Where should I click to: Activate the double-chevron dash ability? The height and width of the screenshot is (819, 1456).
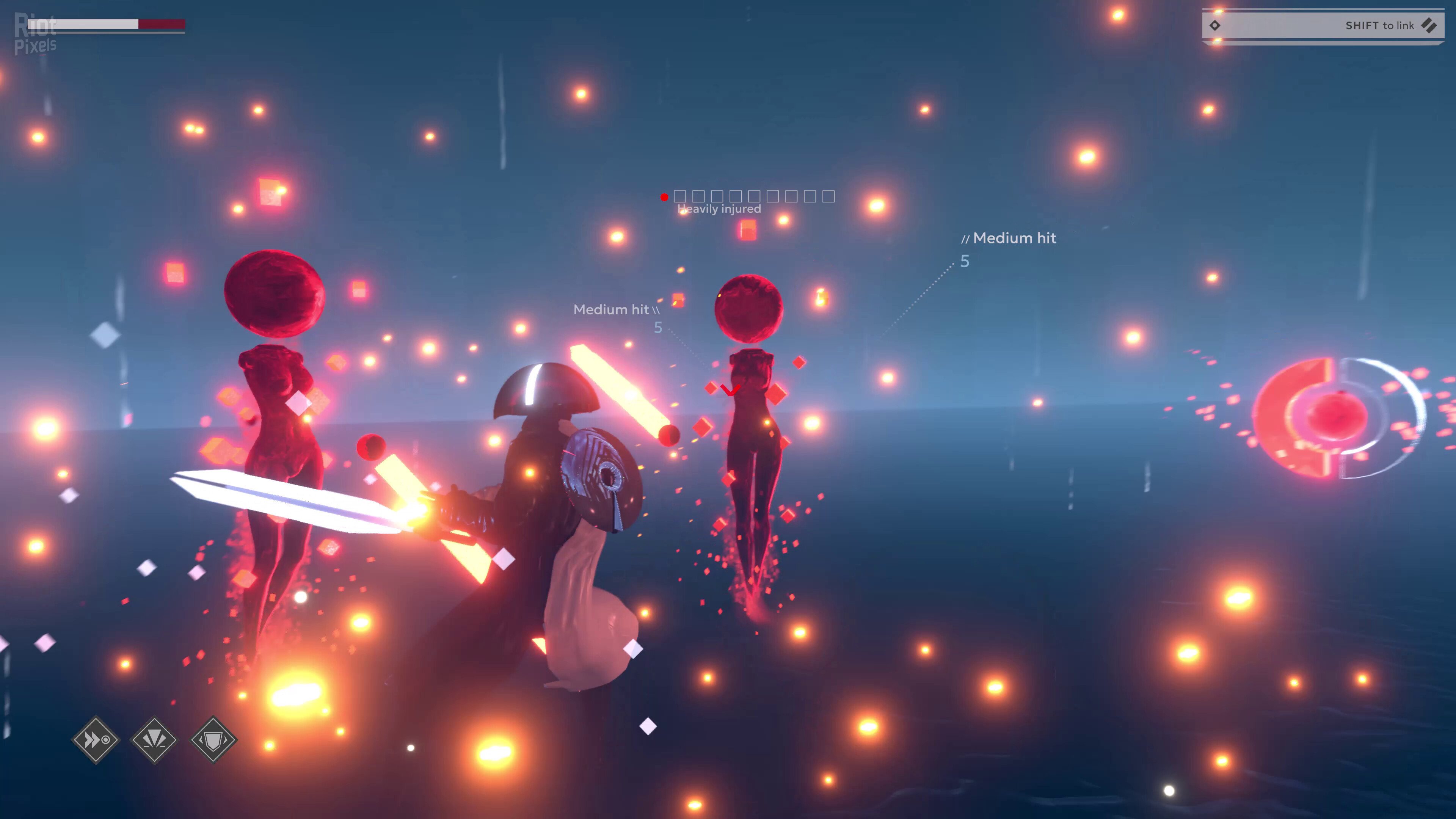pyautogui.click(x=96, y=739)
